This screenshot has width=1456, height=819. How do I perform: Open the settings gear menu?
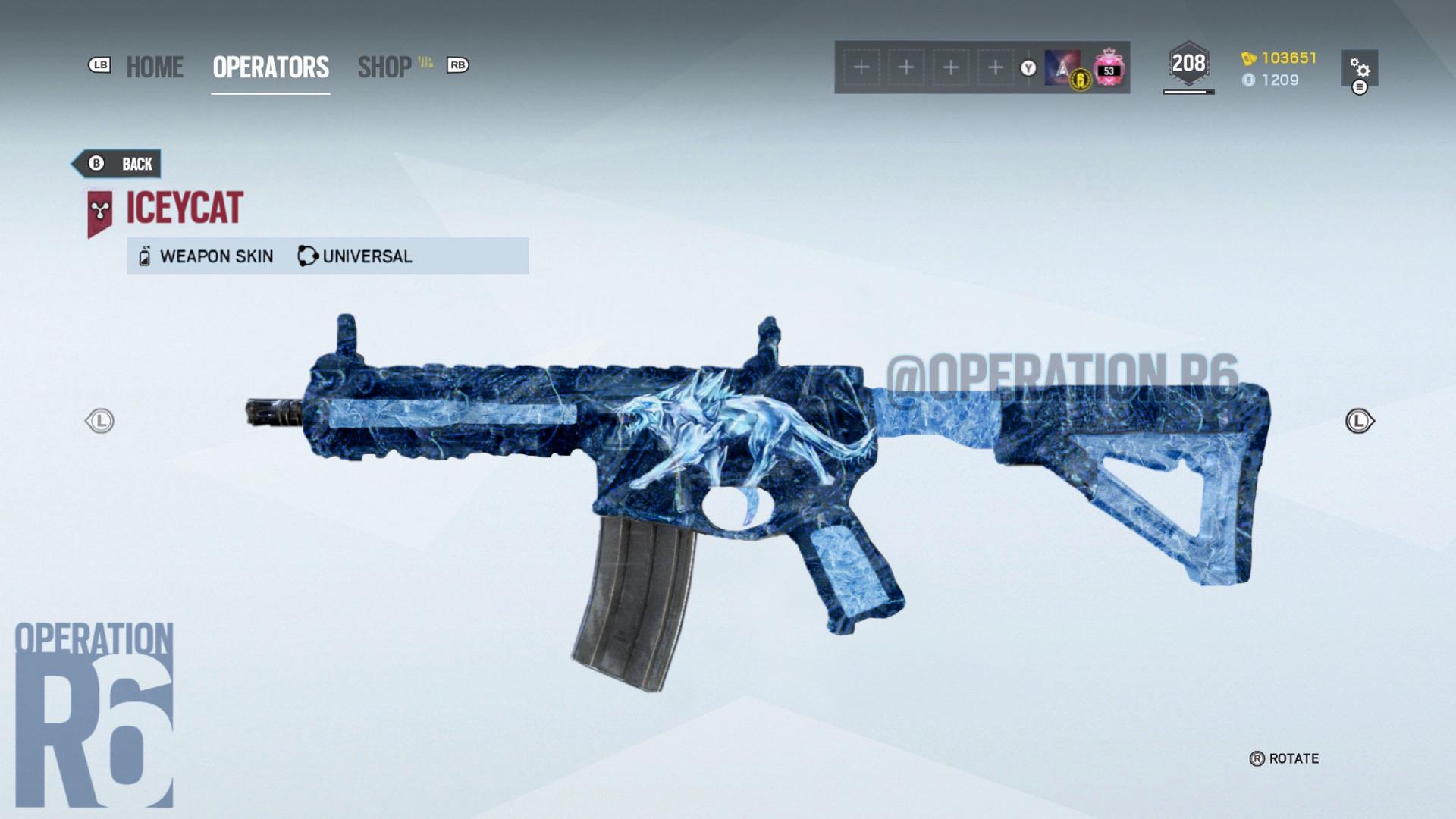coord(1360,69)
